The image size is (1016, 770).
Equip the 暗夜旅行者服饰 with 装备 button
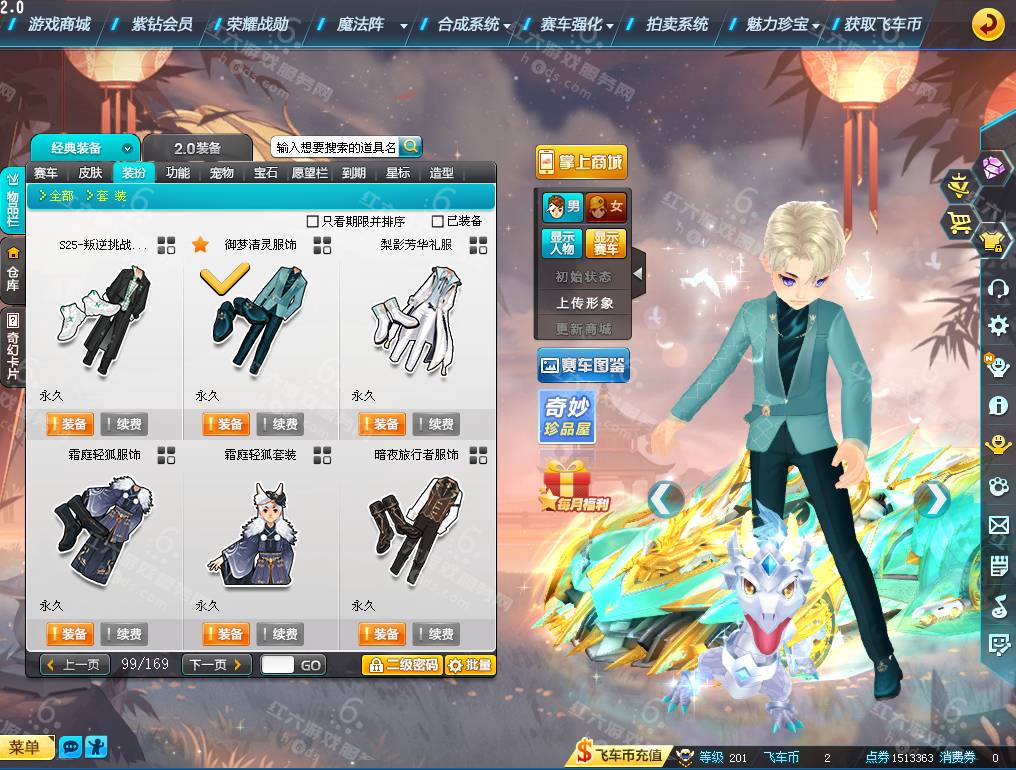click(x=382, y=634)
